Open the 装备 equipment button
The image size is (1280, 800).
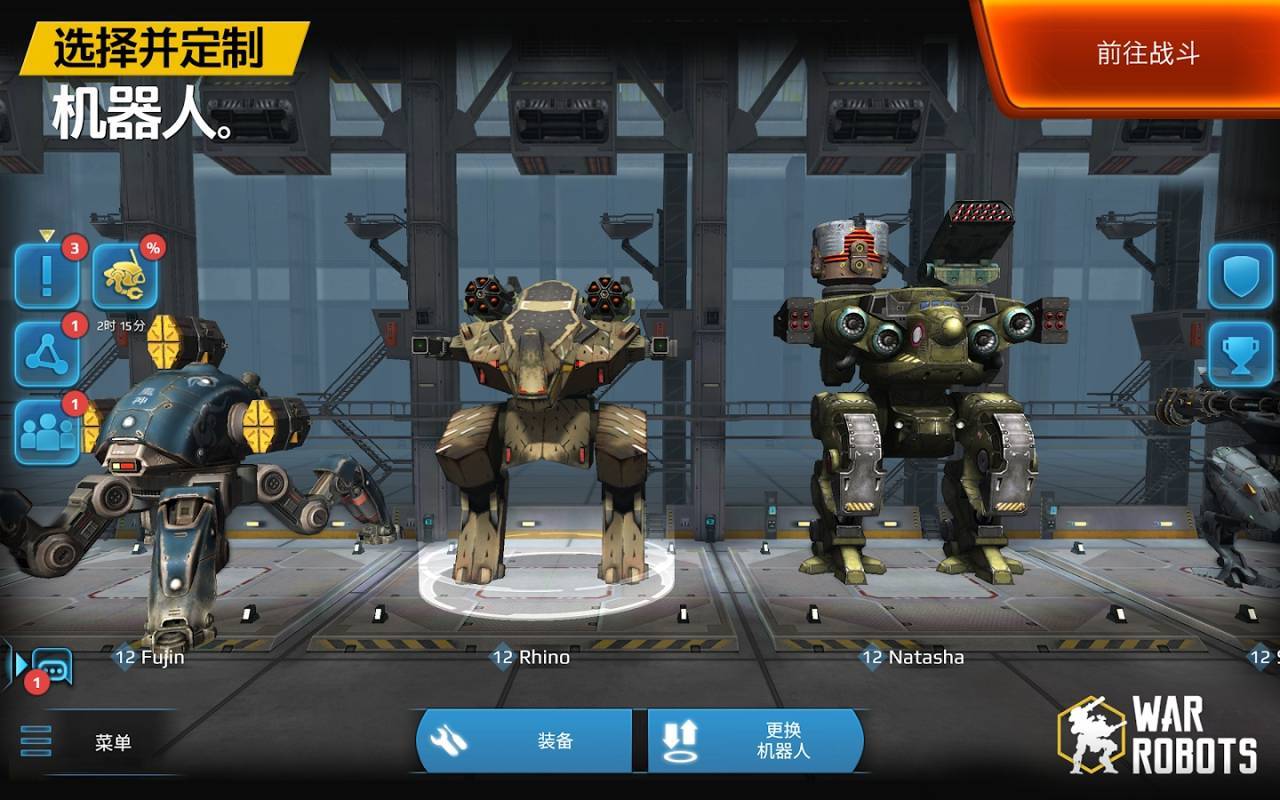[x=524, y=741]
